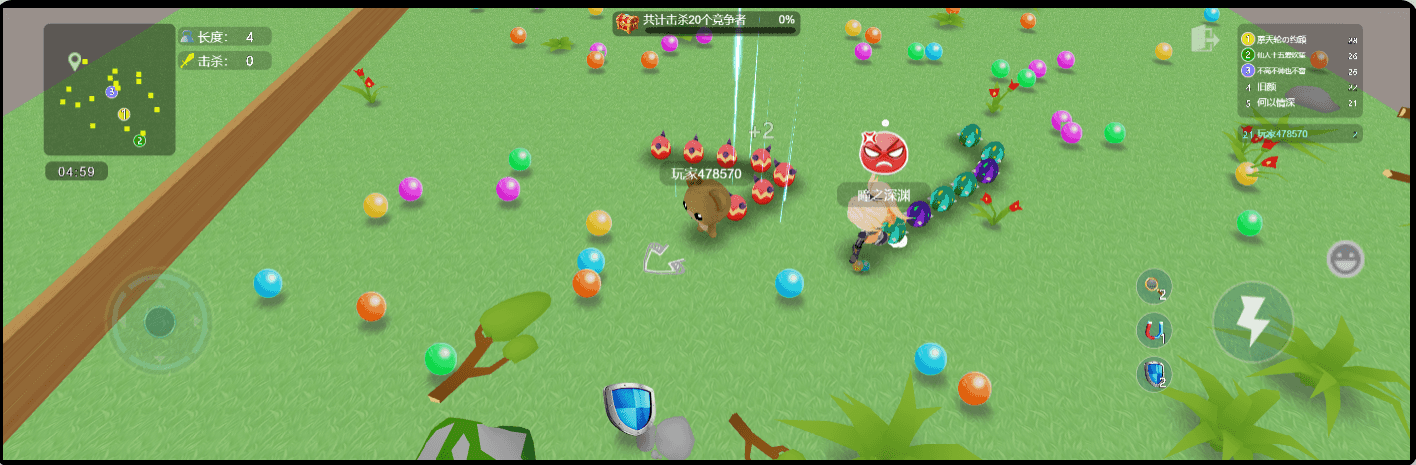
Task: Use the magnifying glass item
Action: (x=1154, y=287)
